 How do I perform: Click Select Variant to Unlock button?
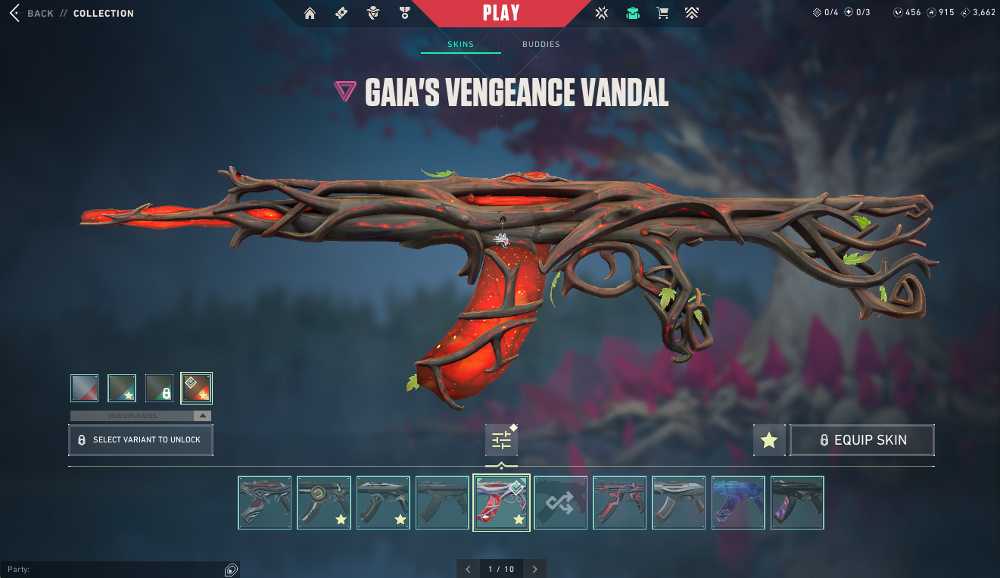140,440
